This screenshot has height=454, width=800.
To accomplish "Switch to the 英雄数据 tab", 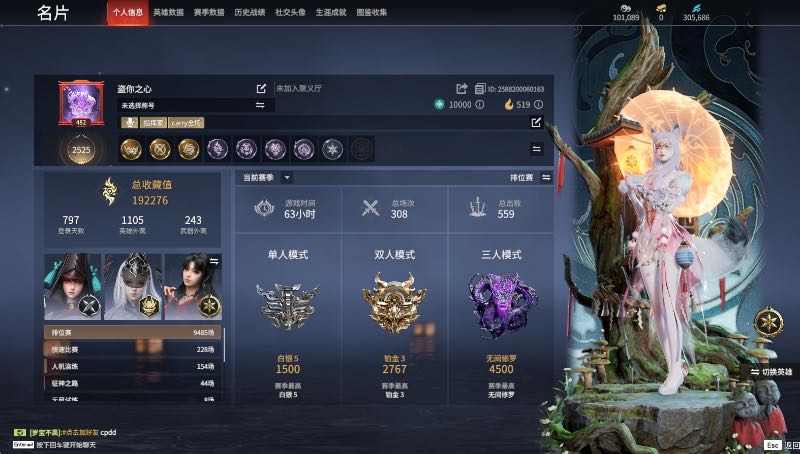I will tap(169, 13).
